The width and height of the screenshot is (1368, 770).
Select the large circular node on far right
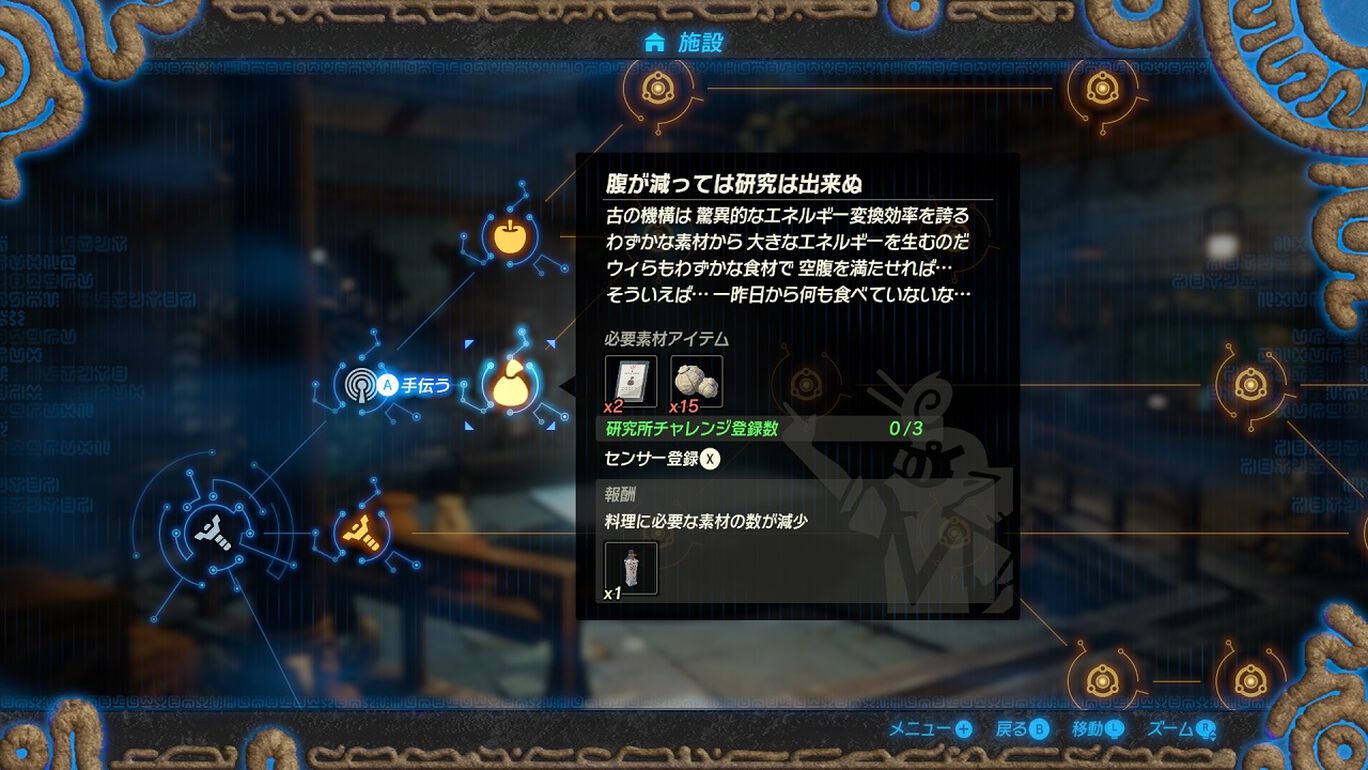pos(1251,385)
